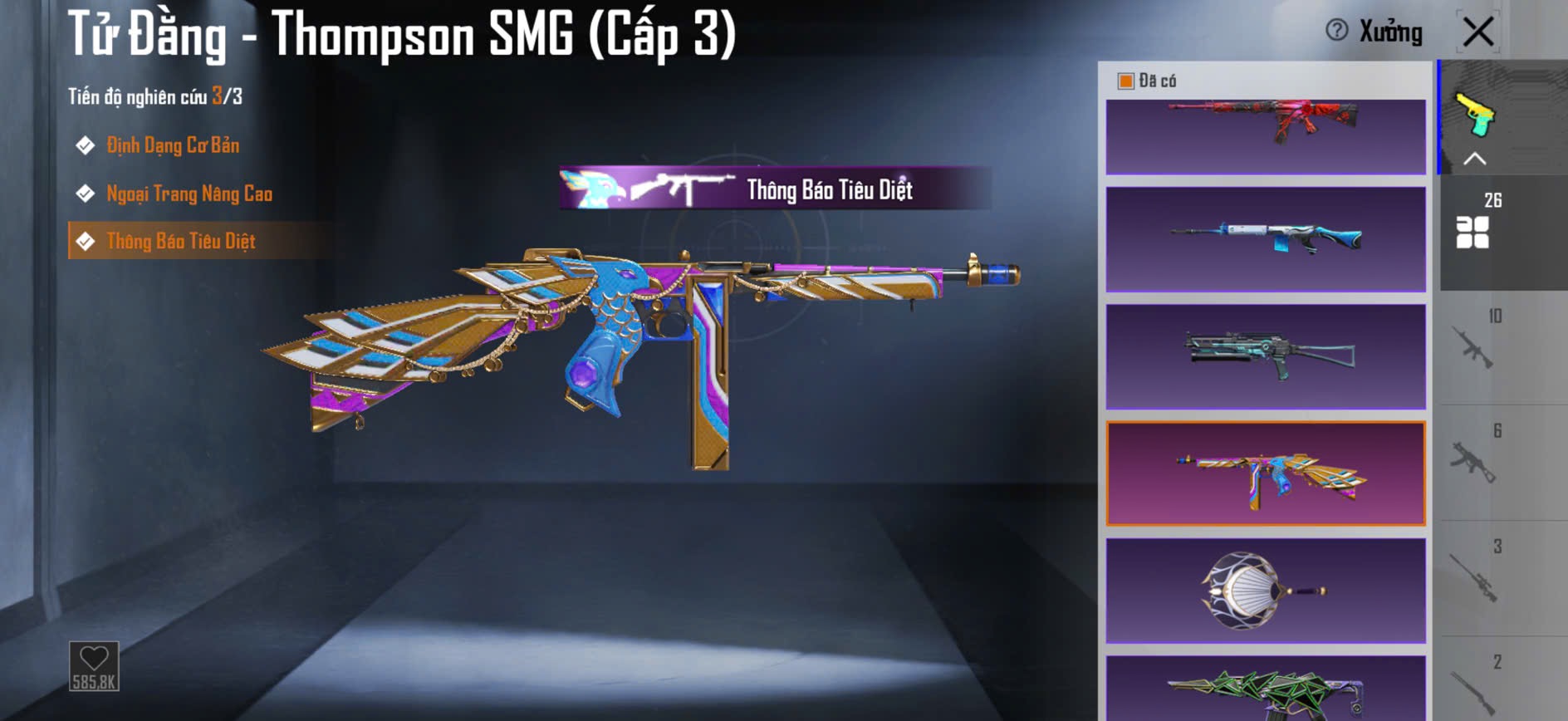The width and height of the screenshot is (1568, 721).
Task: Select the red rifle skin thumbnail
Action: point(1266,135)
